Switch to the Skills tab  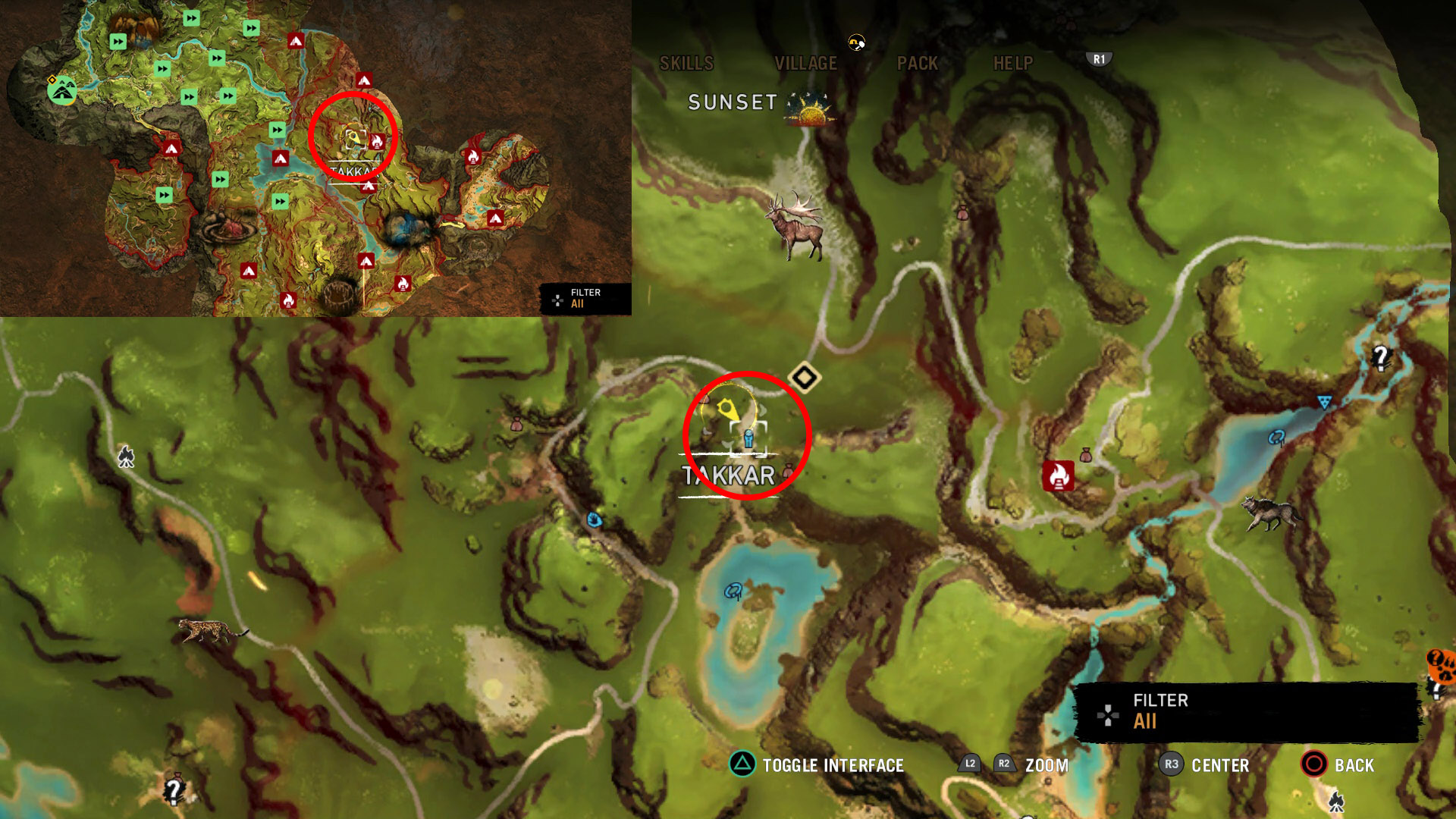coord(686,64)
